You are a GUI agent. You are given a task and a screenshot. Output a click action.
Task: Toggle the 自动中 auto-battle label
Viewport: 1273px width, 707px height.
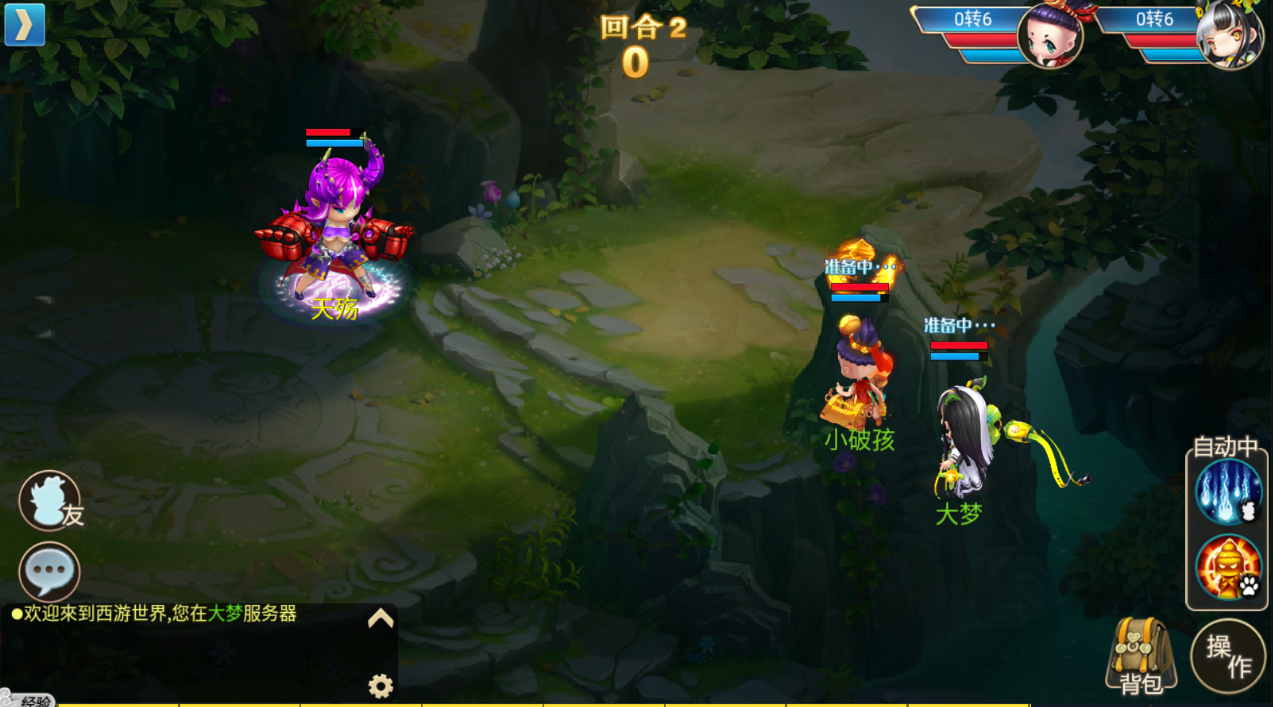pyautogui.click(x=1225, y=447)
